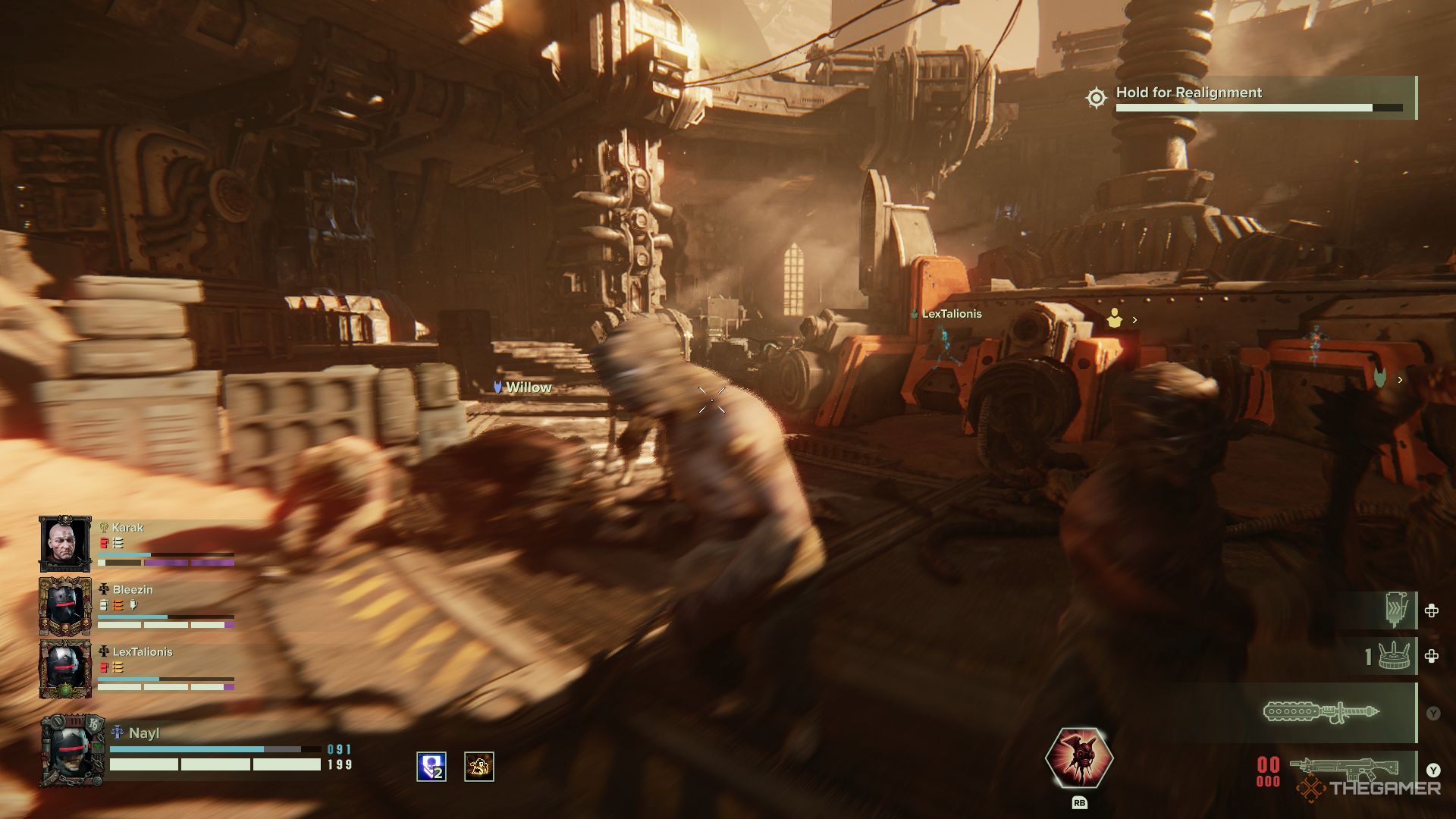This screenshot has width=1456, height=819.
Task: Select Karak's teammate portrait
Action: pyautogui.click(x=65, y=544)
